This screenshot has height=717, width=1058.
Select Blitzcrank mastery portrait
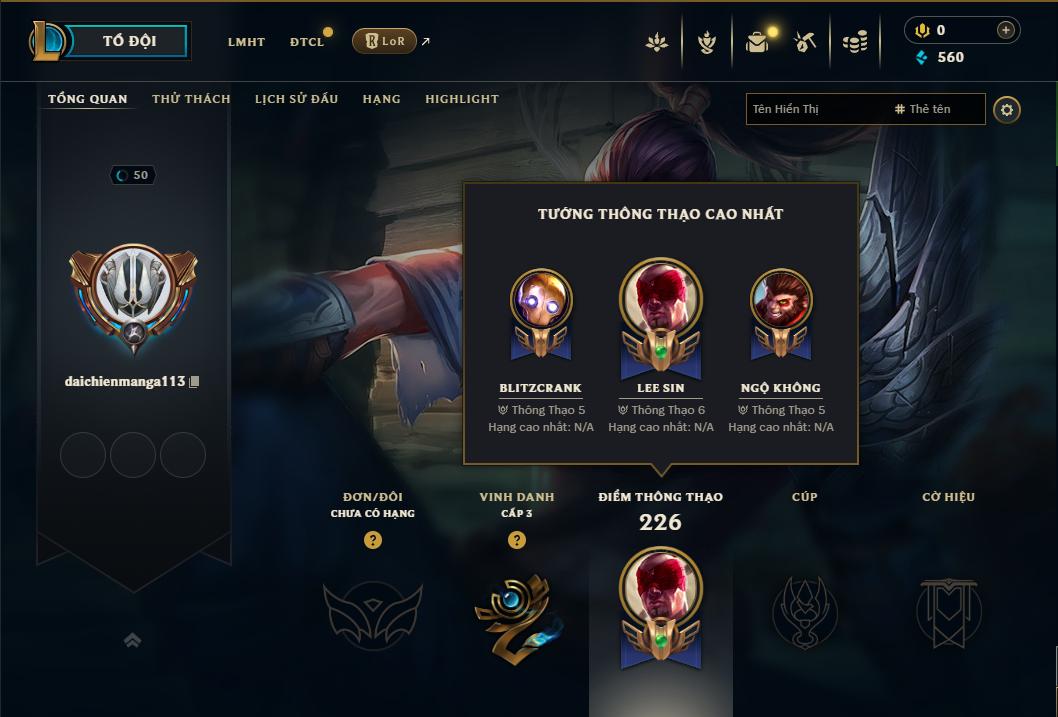pos(541,300)
